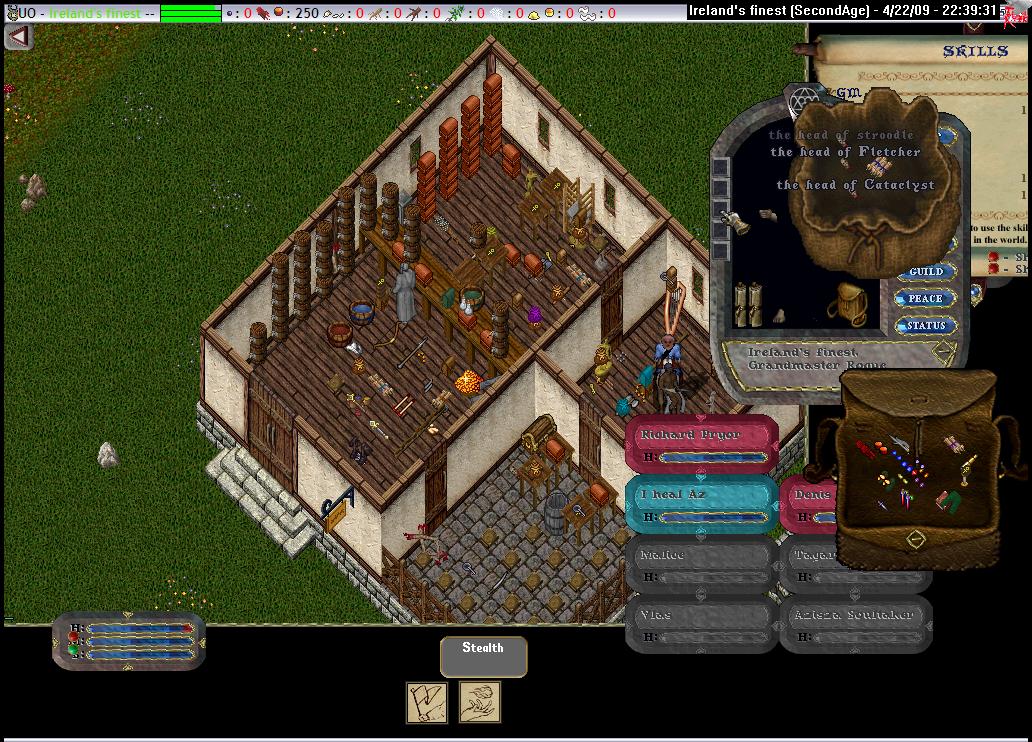This screenshot has width=1032, height=742.
Task: Click the left macro icon below Stealth
Action: point(426,702)
